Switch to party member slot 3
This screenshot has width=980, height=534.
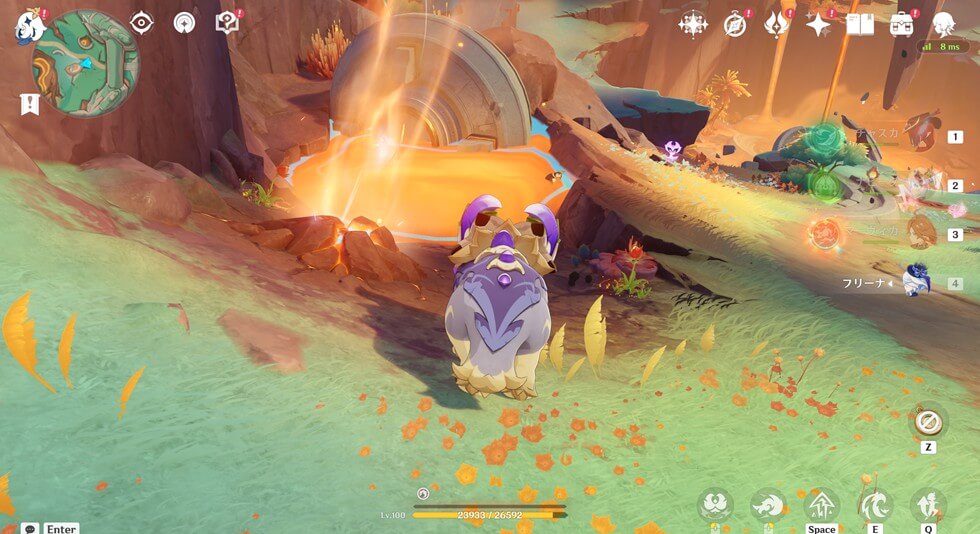tap(920, 234)
